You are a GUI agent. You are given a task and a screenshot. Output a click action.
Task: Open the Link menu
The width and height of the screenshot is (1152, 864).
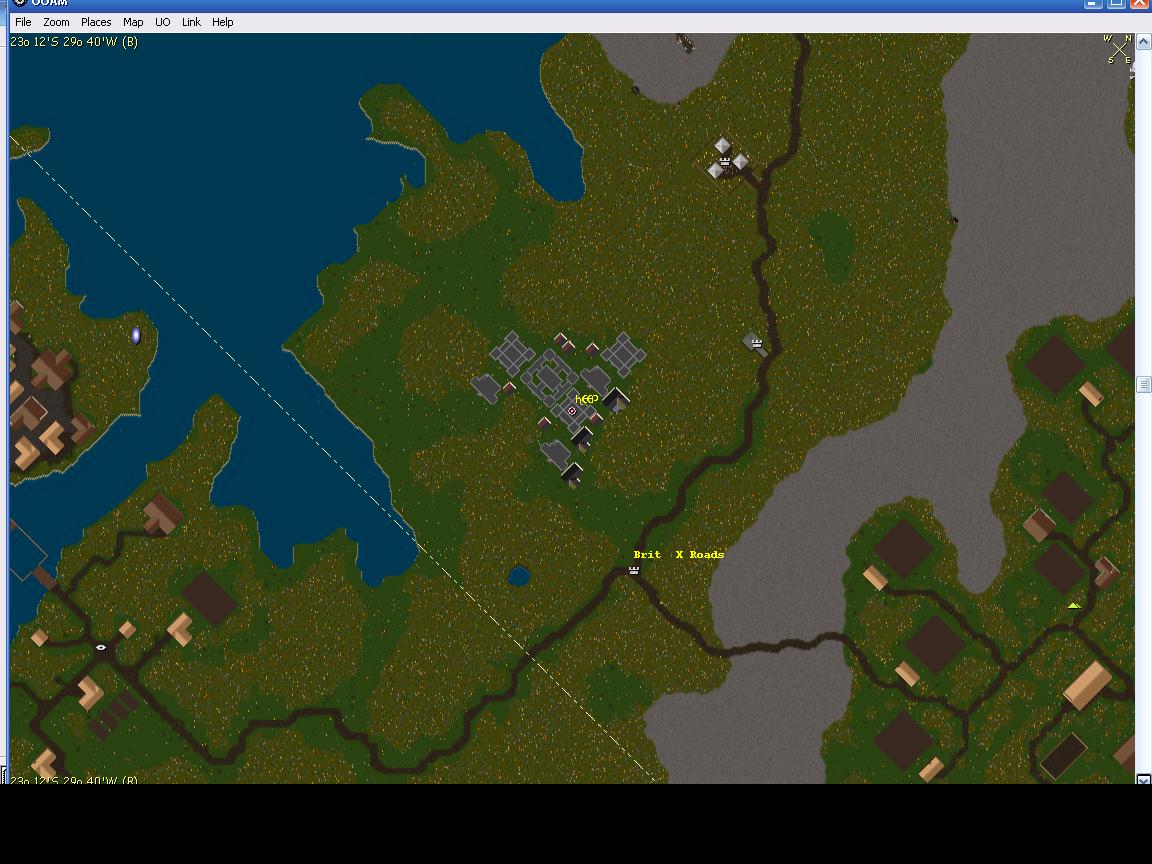pos(191,22)
